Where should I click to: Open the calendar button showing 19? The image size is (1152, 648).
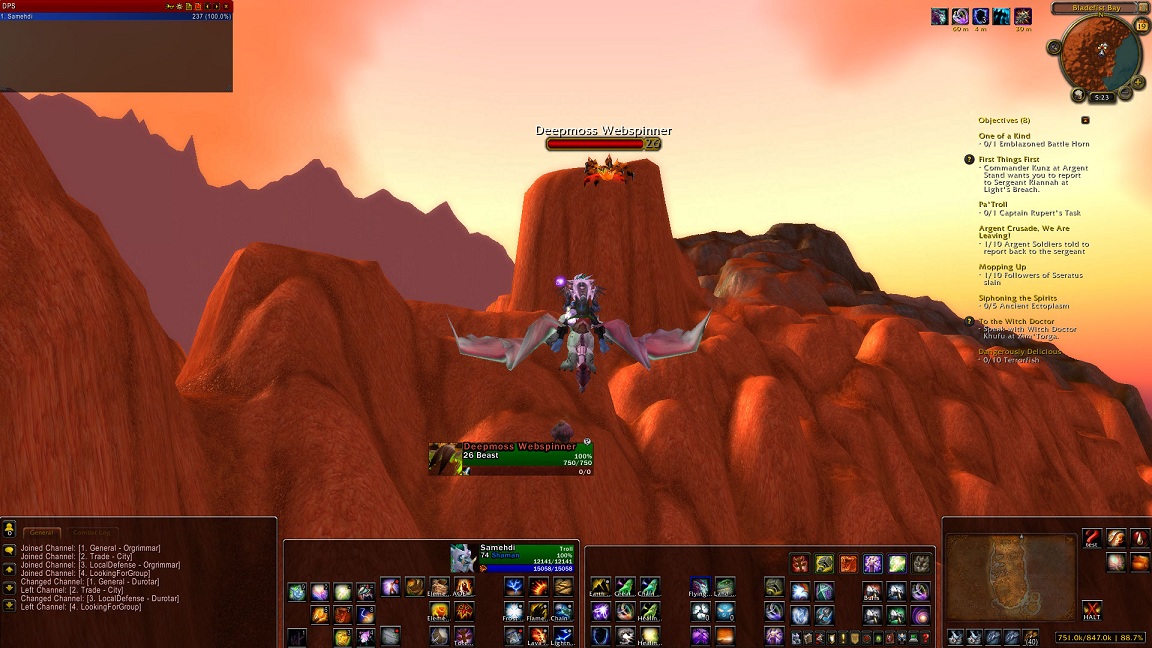(x=1142, y=27)
